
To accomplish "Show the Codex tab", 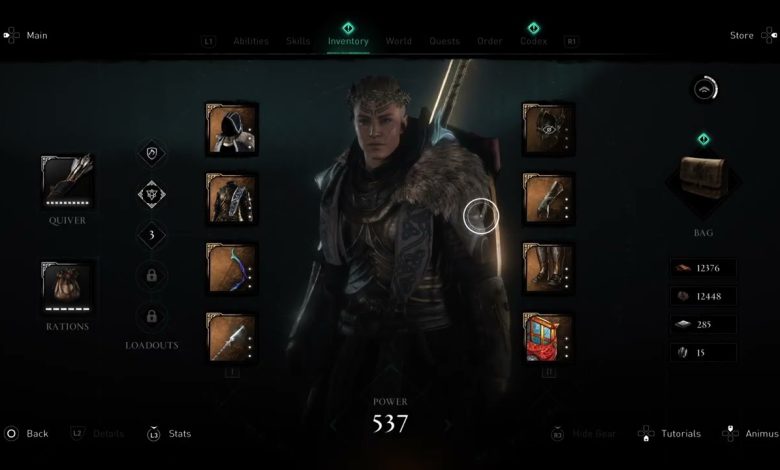I will point(533,41).
